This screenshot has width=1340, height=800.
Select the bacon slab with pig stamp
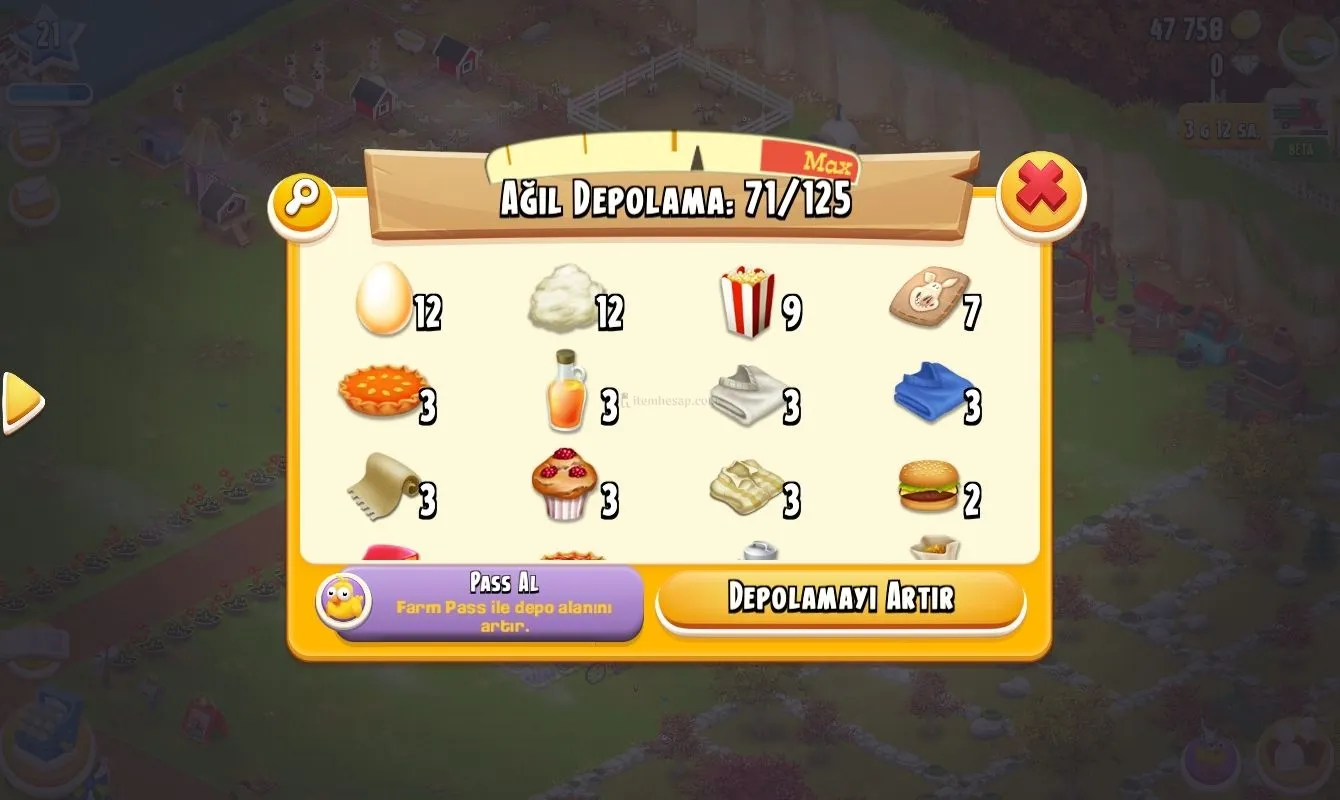click(x=927, y=298)
